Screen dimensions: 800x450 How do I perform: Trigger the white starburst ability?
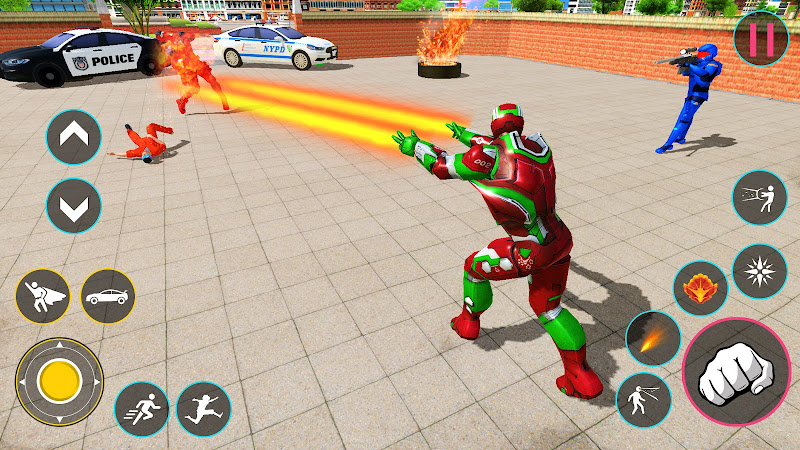tap(760, 271)
